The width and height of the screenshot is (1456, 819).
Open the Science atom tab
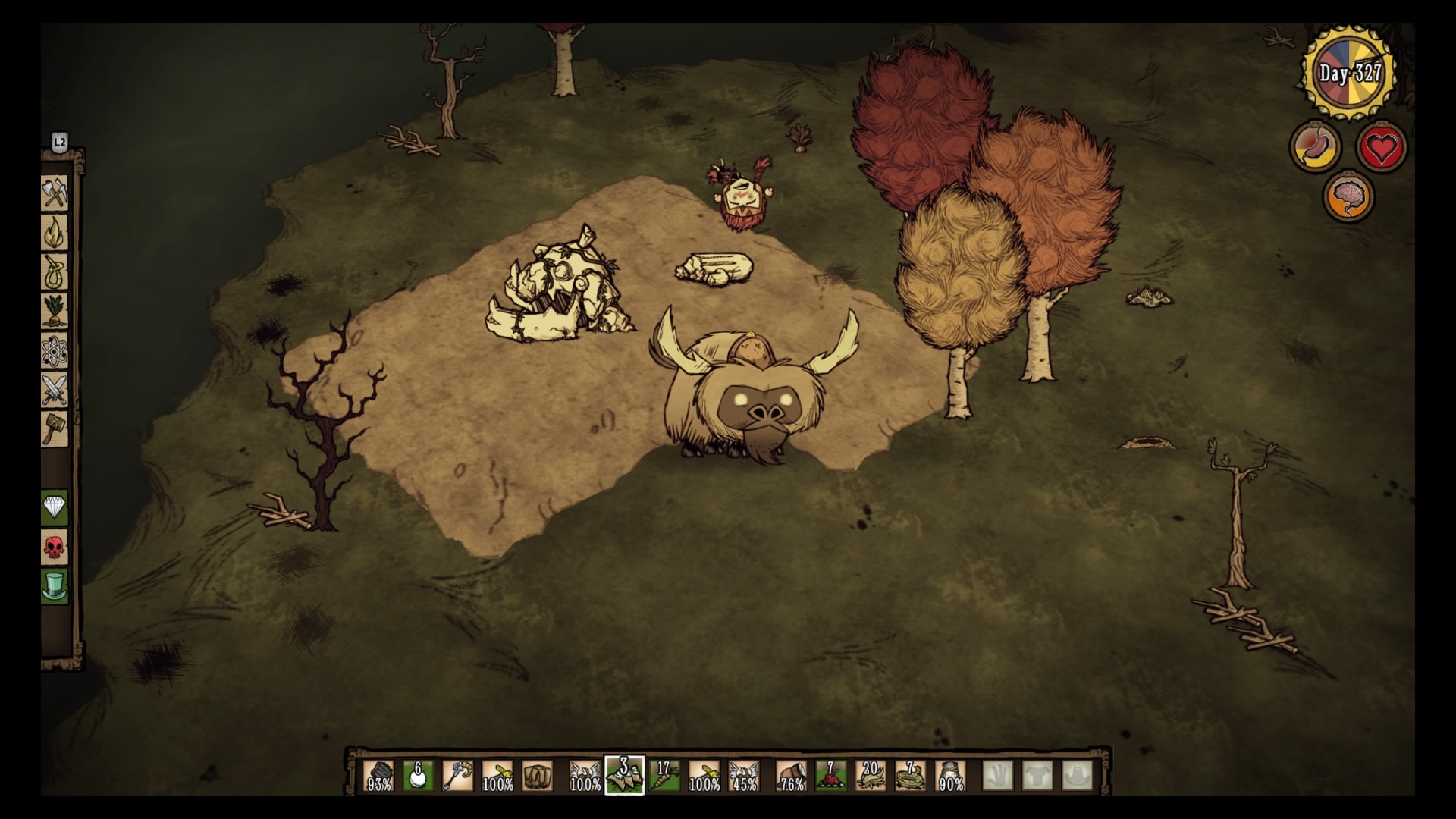55,350
